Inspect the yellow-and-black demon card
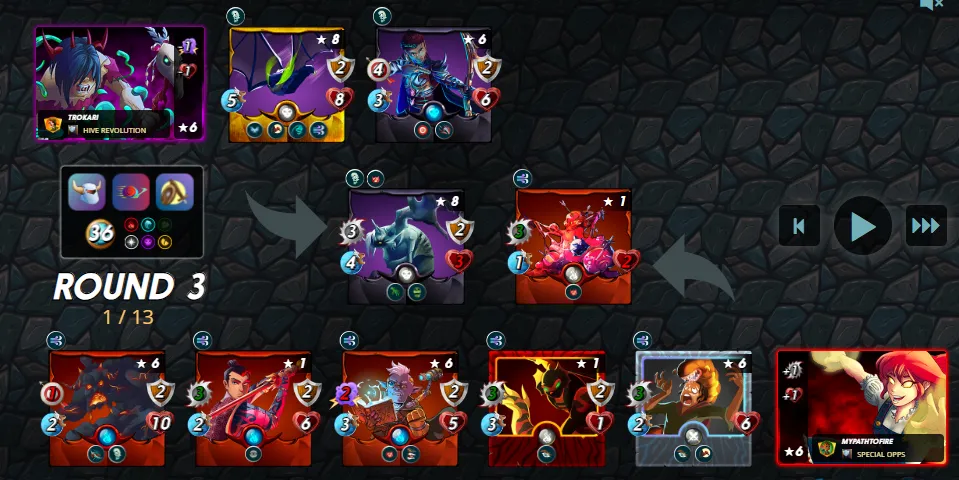 click(547, 408)
